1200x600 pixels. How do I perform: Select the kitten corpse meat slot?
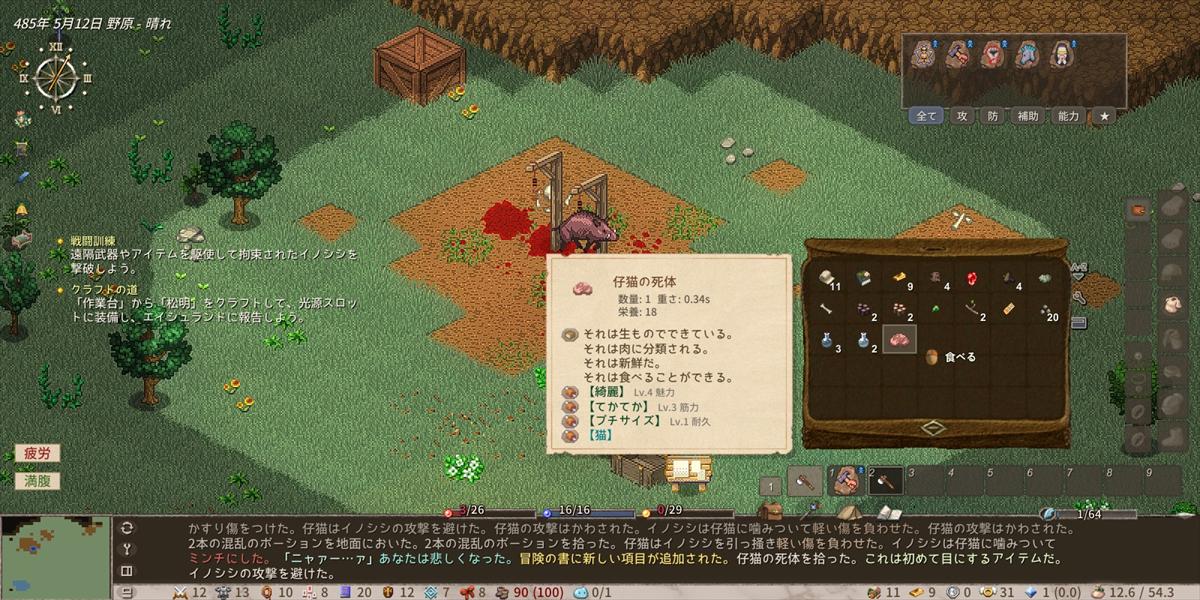pyautogui.click(x=898, y=340)
